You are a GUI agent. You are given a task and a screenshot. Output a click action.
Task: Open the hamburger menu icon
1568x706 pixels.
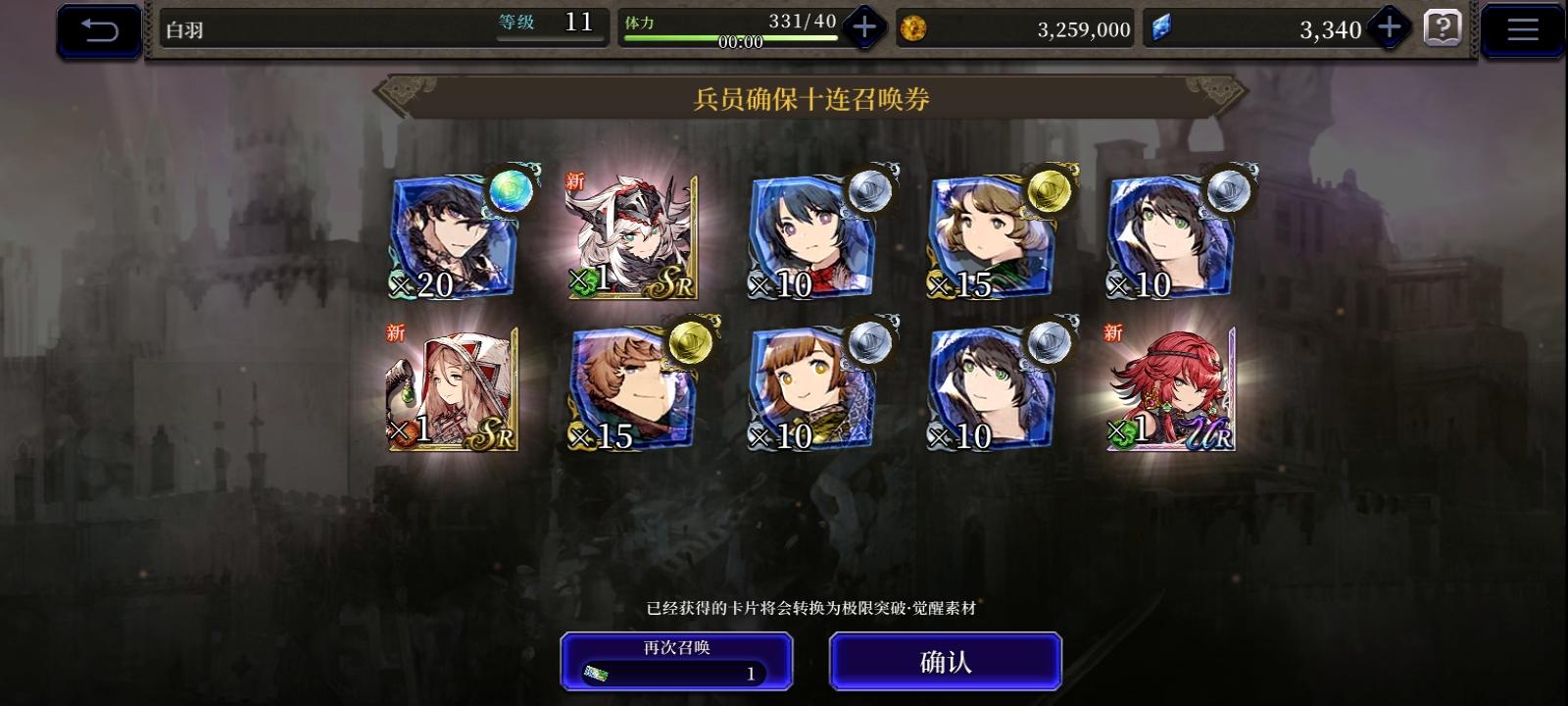tap(1521, 27)
